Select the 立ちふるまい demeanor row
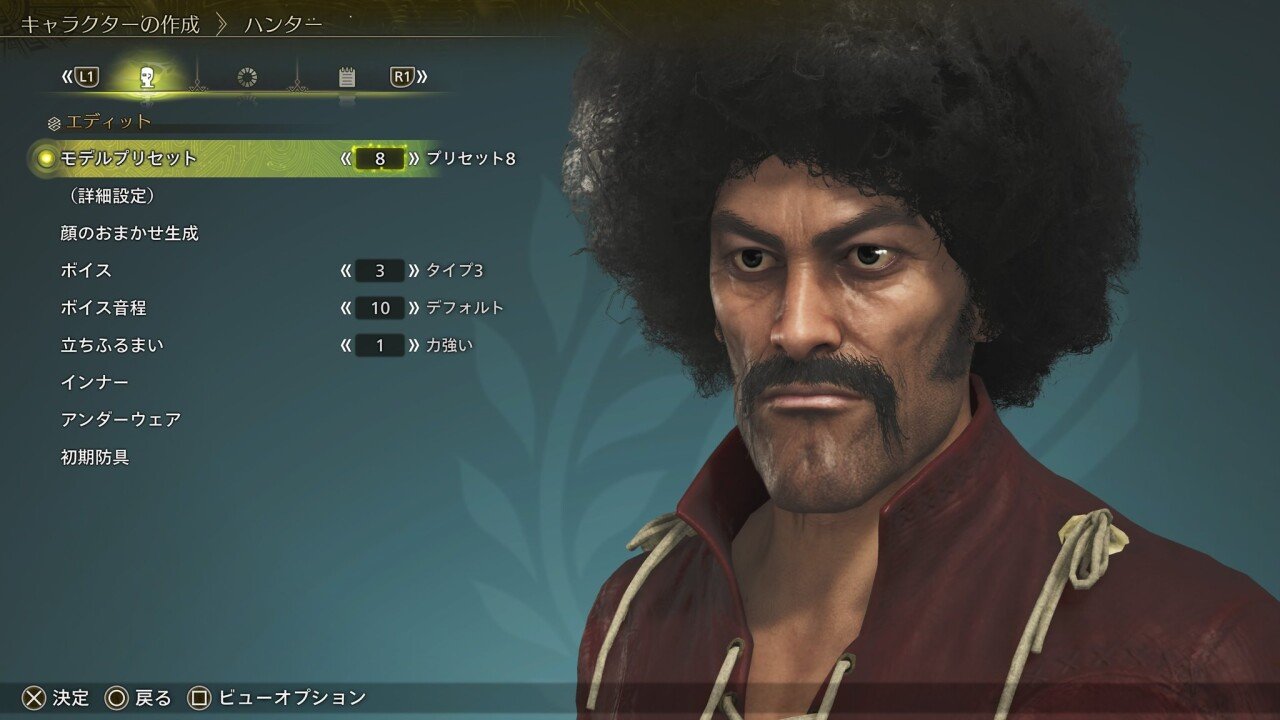 112,345
